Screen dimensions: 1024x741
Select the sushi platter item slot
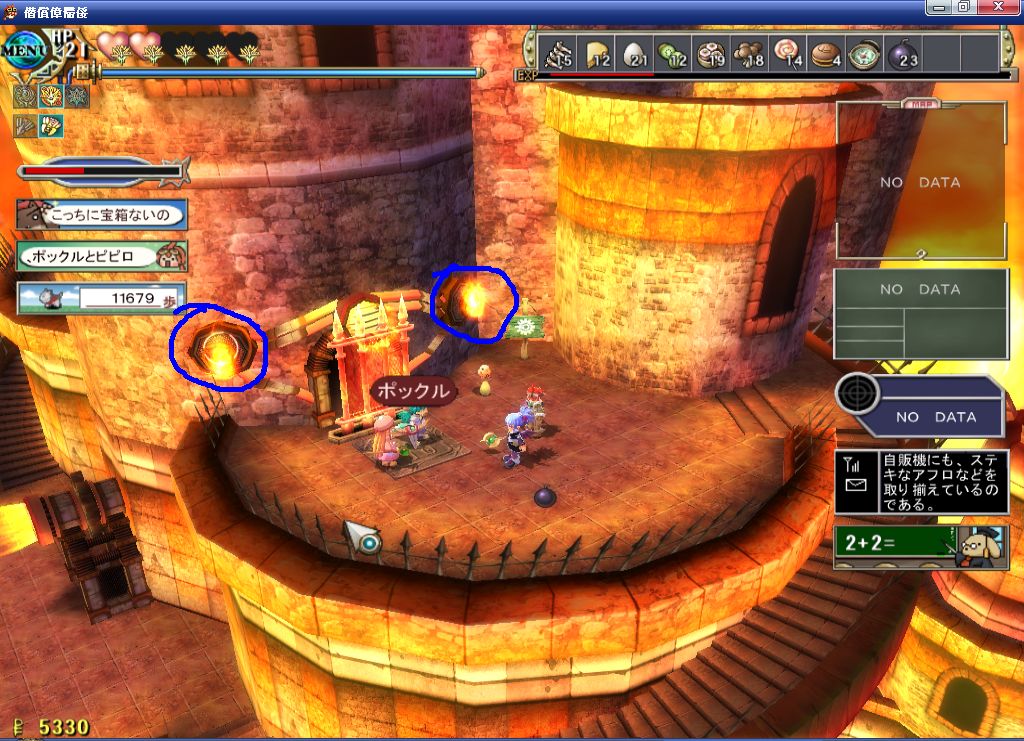(712, 54)
